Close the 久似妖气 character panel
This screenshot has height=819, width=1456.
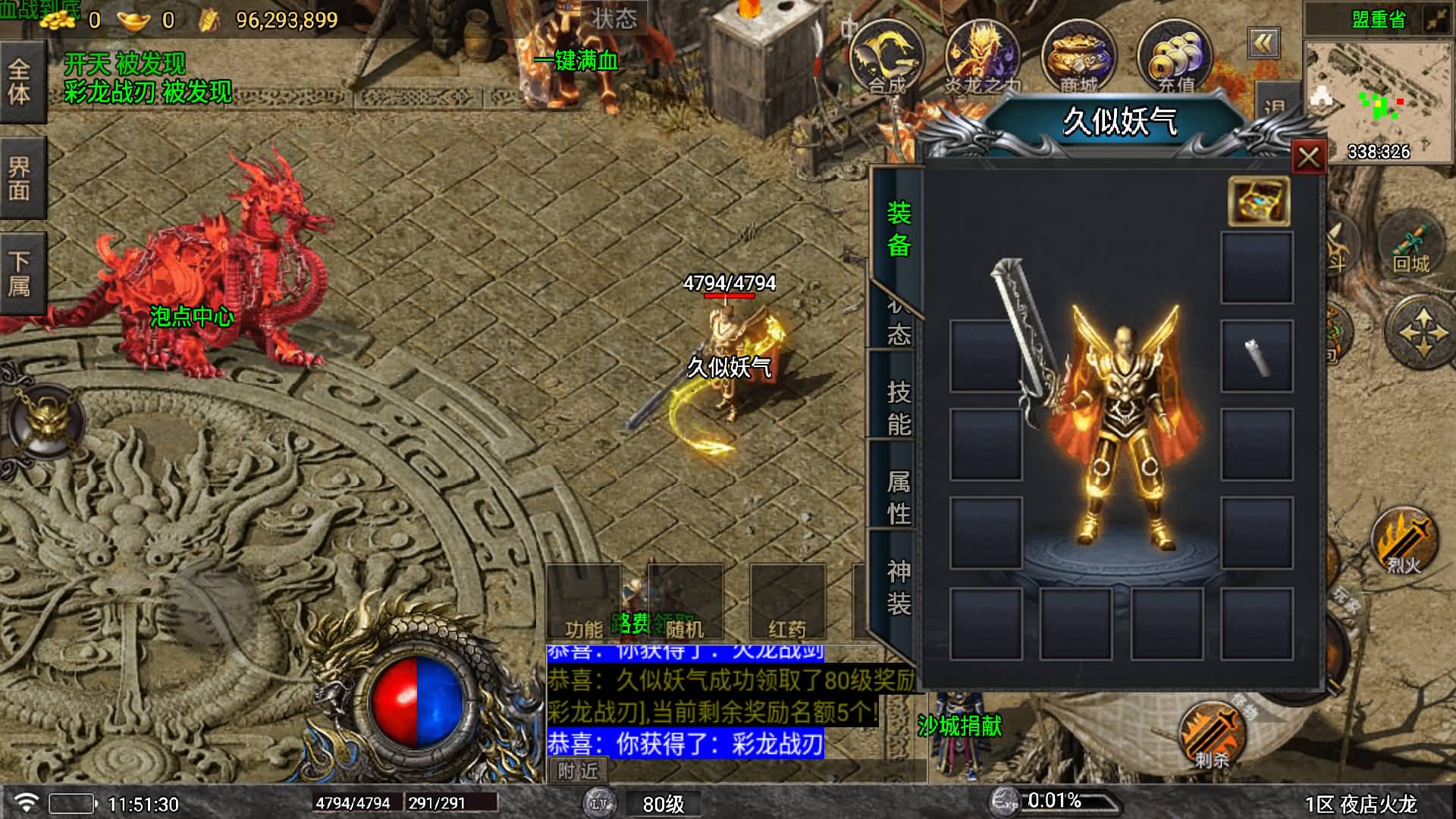coord(1308,158)
